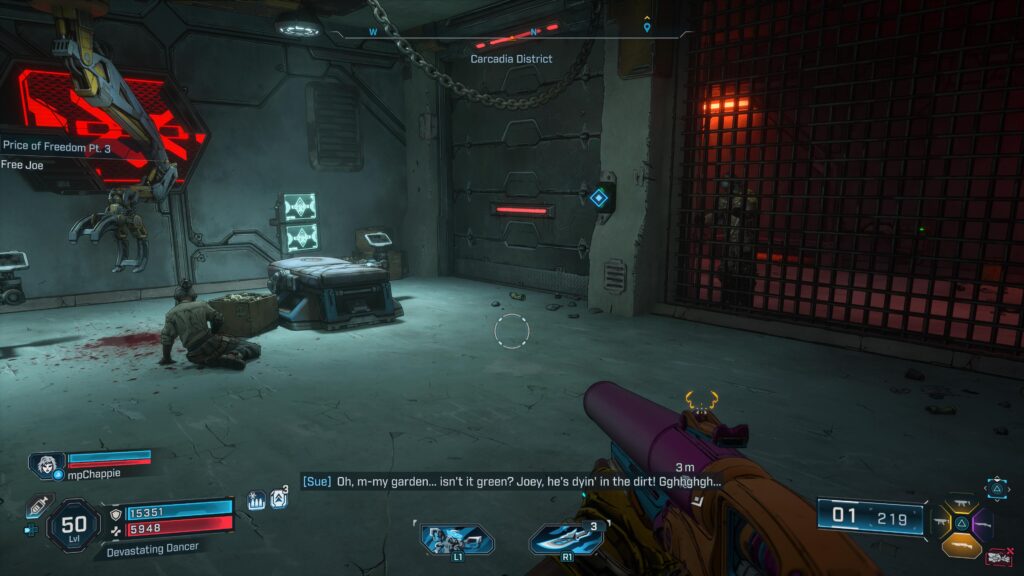
Task: Use the repair kit syringe icon
Action: (36, 505)
